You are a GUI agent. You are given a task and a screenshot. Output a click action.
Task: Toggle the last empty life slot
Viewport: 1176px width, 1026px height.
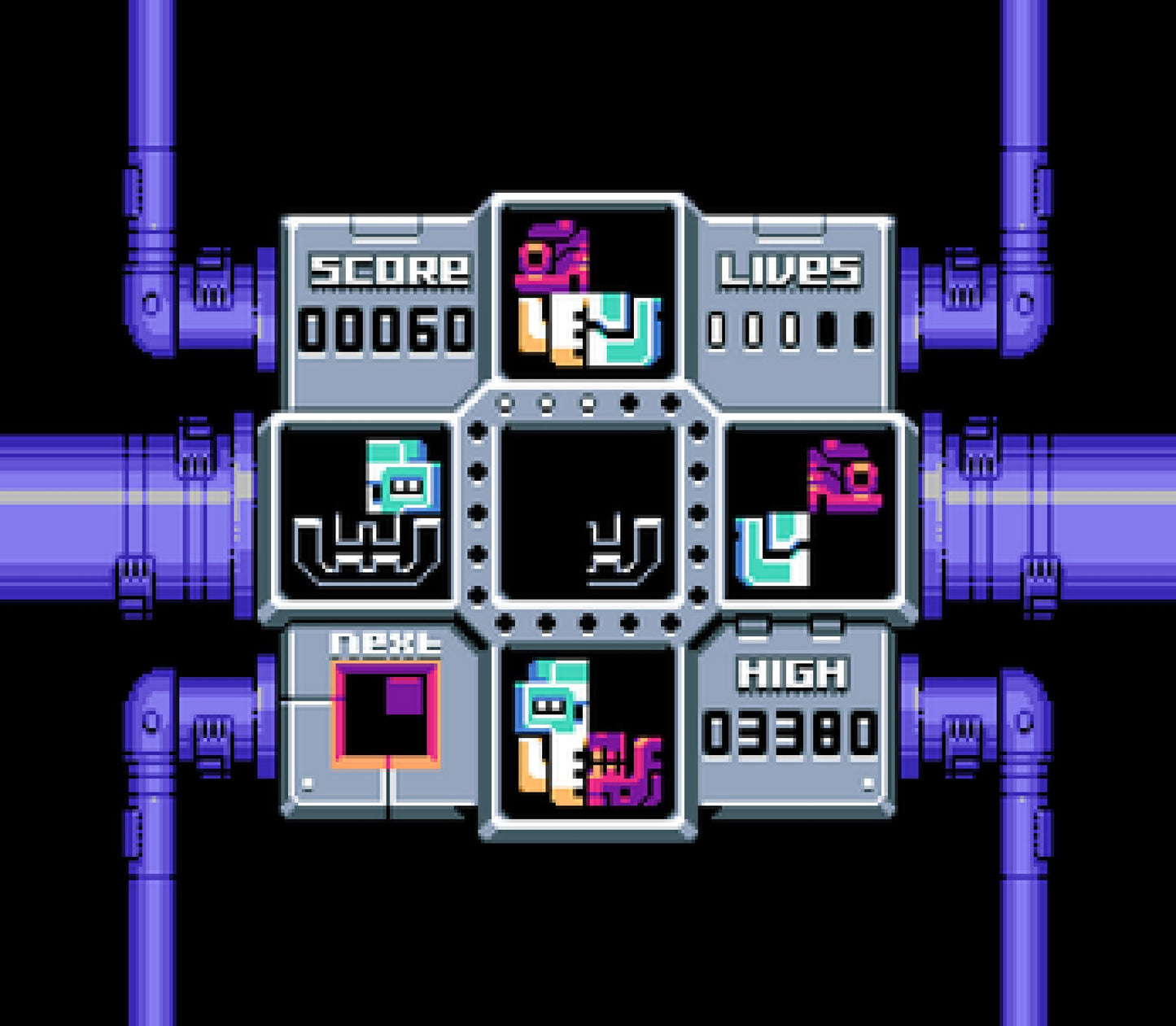(862, 329)
